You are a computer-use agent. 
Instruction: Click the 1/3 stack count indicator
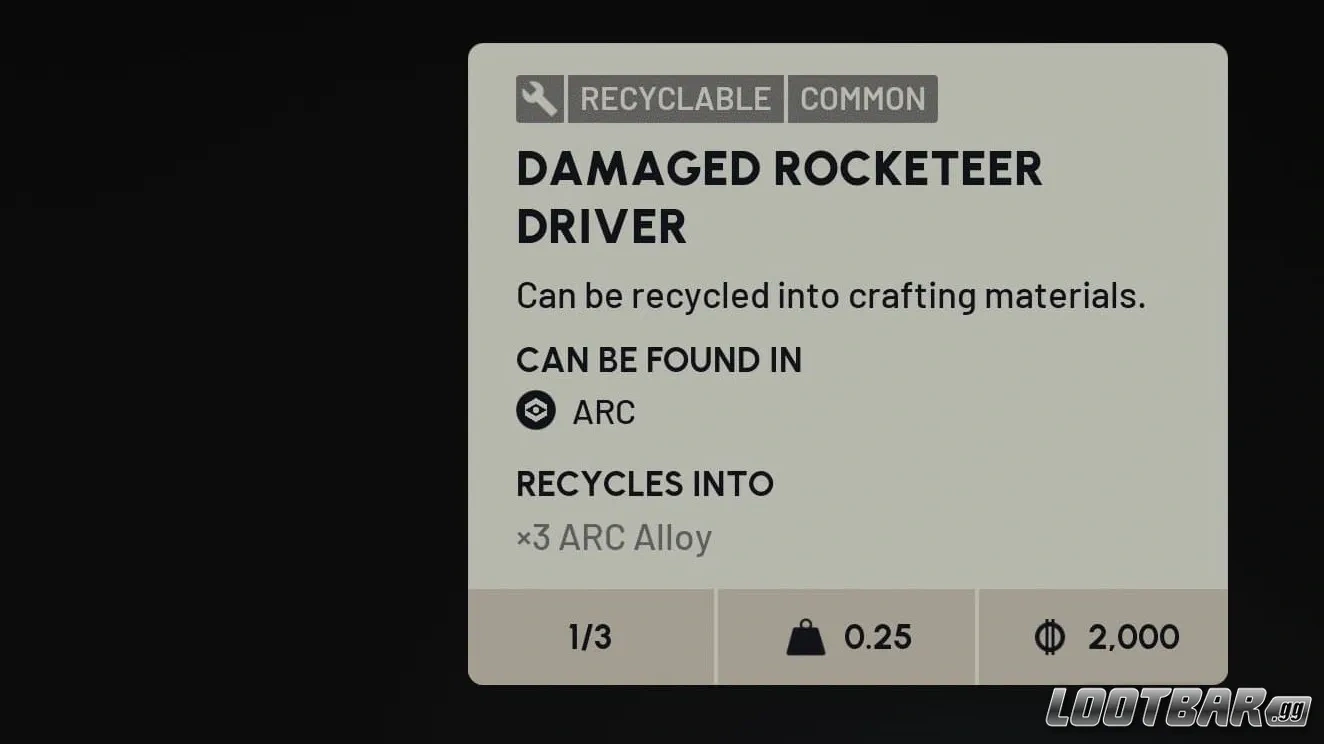click(x=589, y=636)
